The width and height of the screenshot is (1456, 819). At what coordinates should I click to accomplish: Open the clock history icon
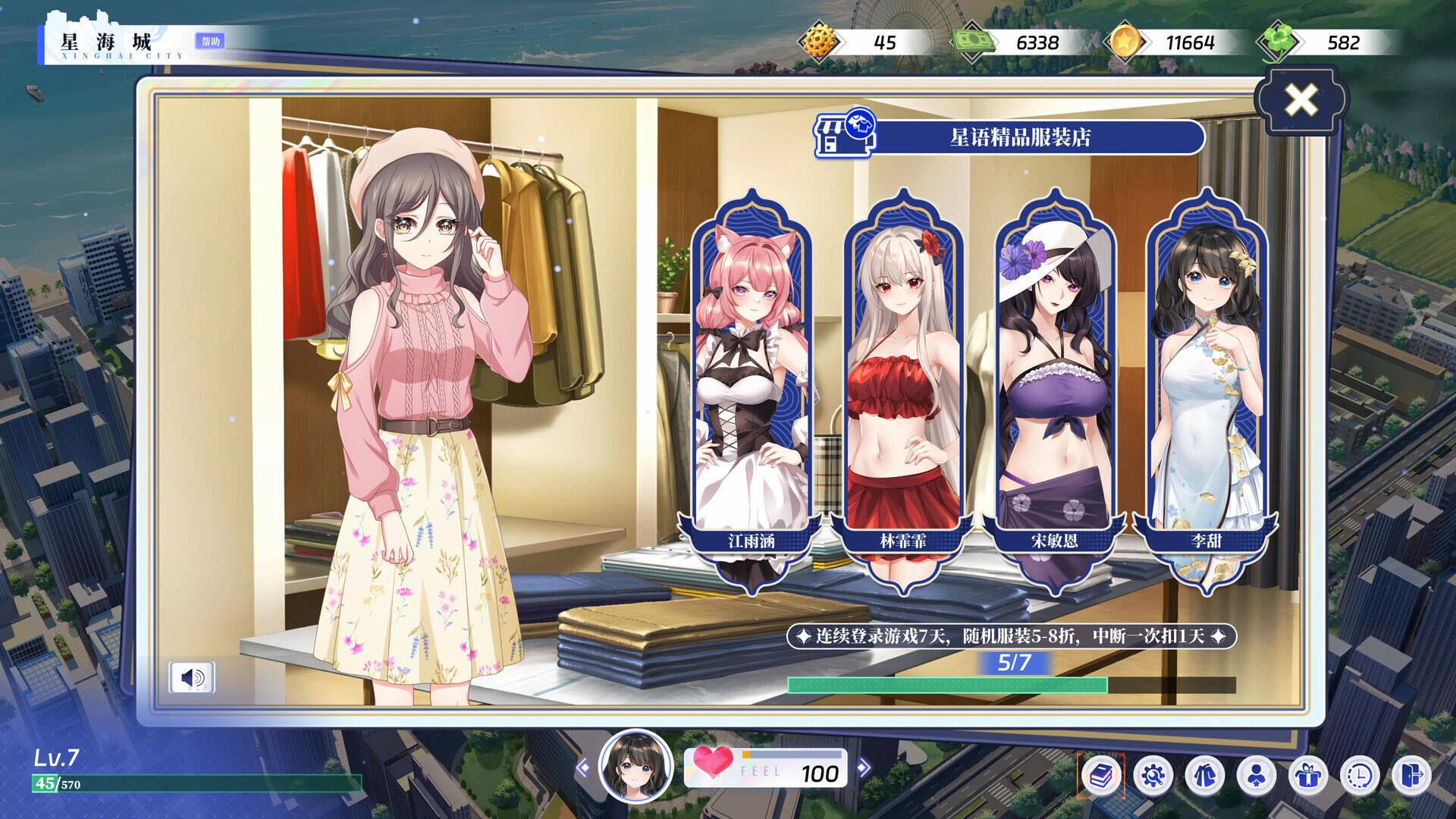(1360, 776)
